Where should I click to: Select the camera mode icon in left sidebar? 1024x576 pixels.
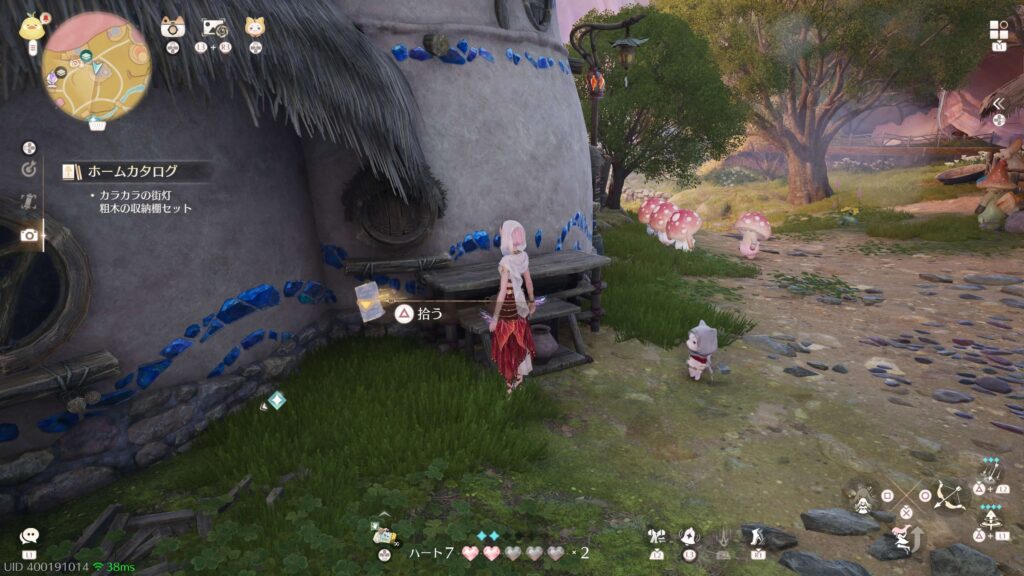[x=29, y=235]
